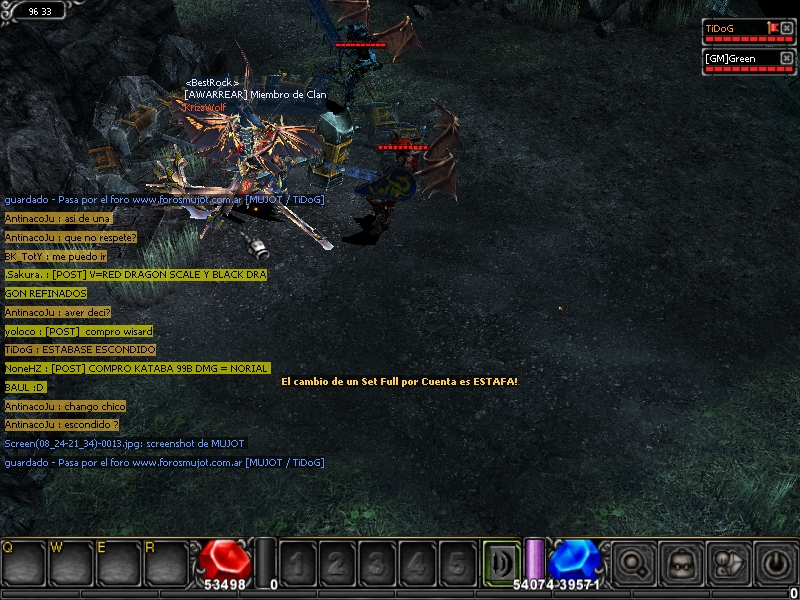Open the helmeted face character button
800x600 pixels.
tap(682, 564)
